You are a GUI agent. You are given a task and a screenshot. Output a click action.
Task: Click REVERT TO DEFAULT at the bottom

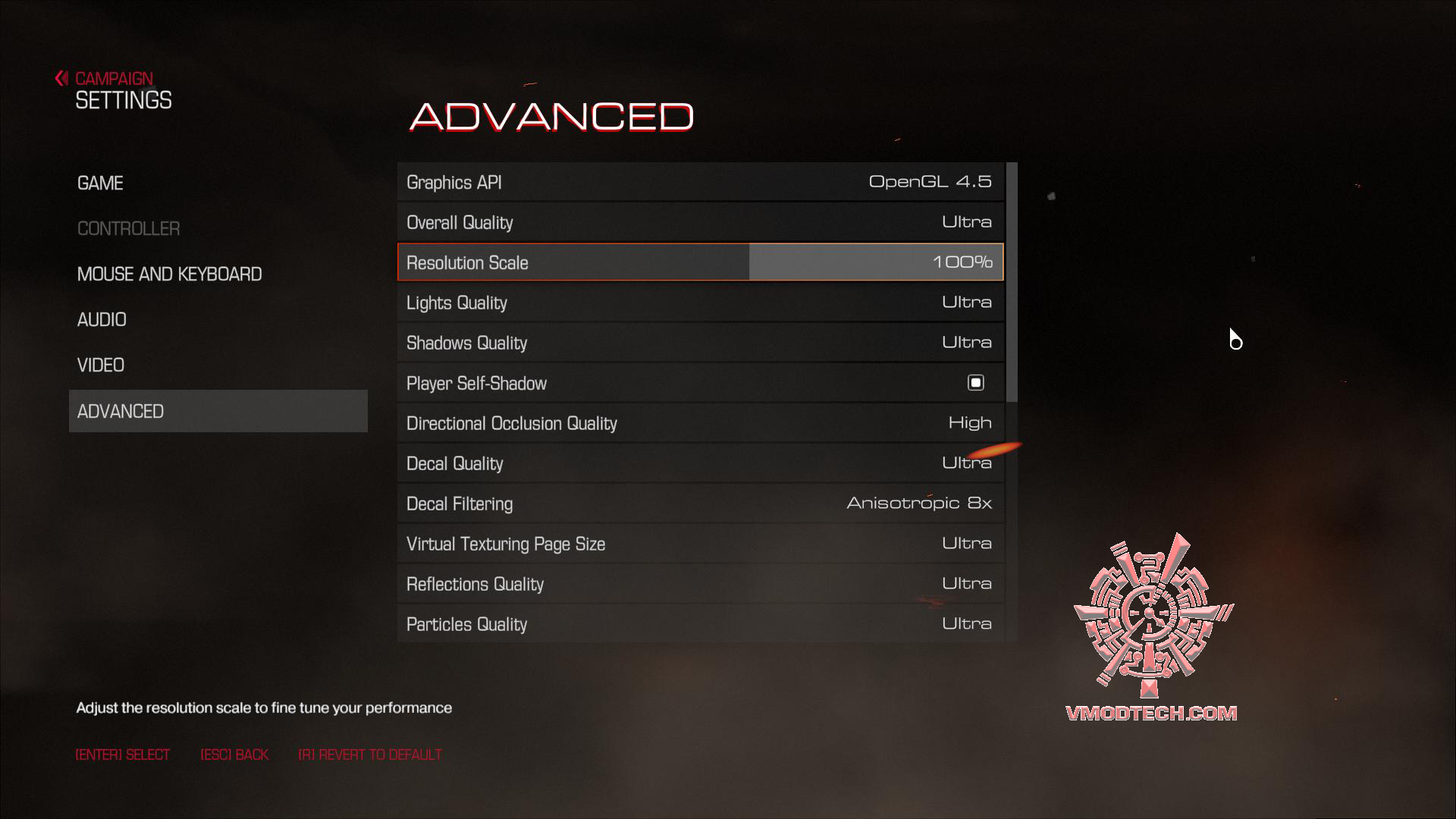point(371,754)
